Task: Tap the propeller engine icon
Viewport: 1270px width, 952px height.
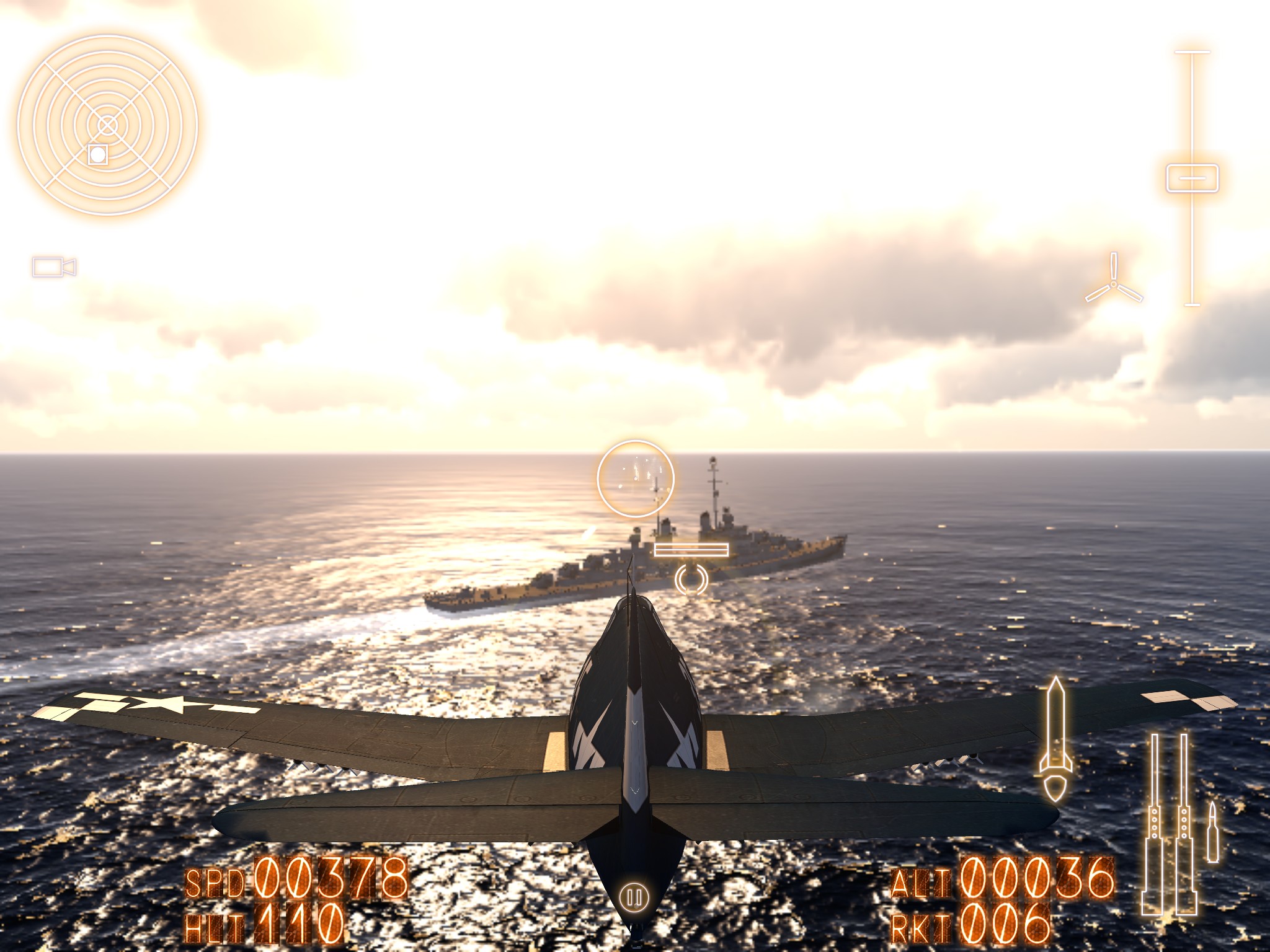Action: tap(1114, 283)
